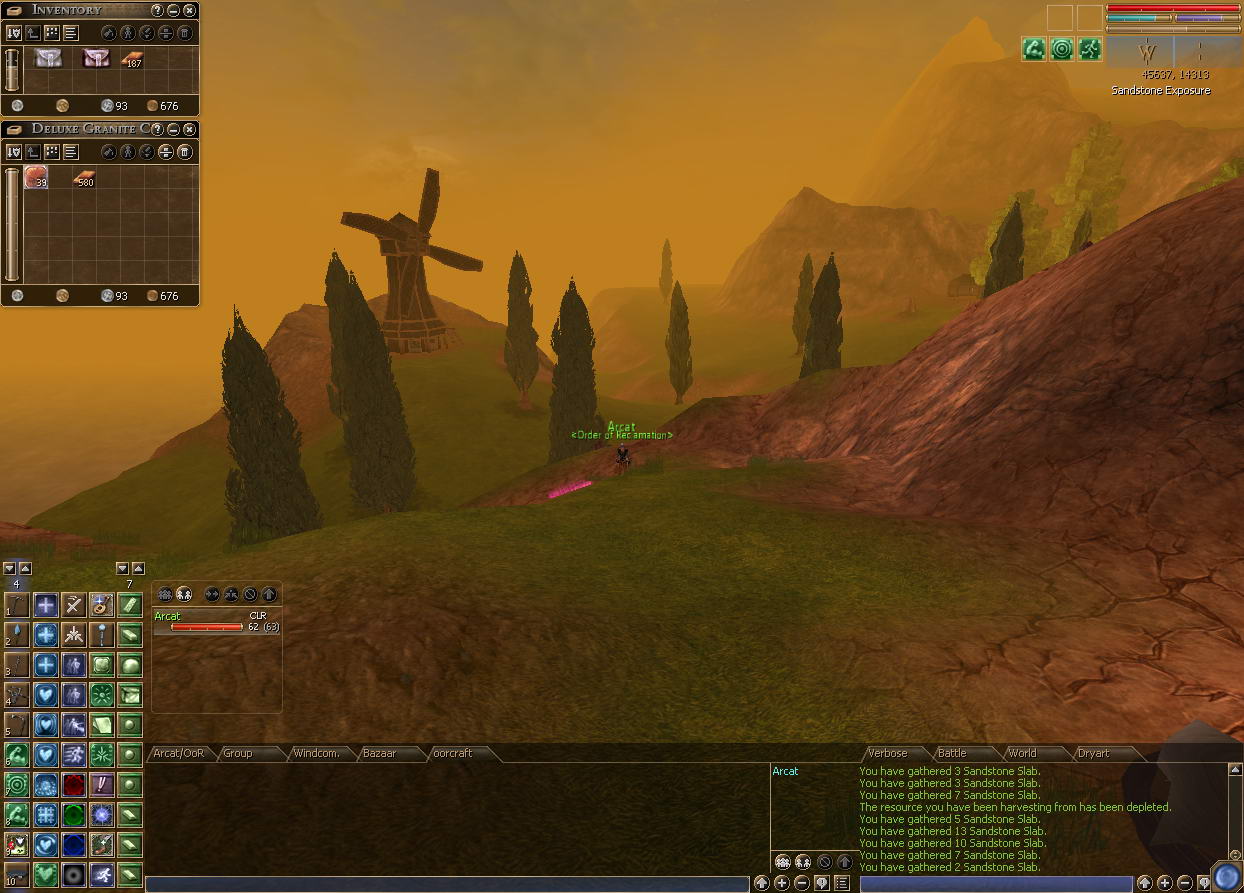Image resolution: width=1244 pixels, height=893 pixels.
Task: Pick the red stone stack of 39
Action: pyautogui.click(x=36, y=178)
